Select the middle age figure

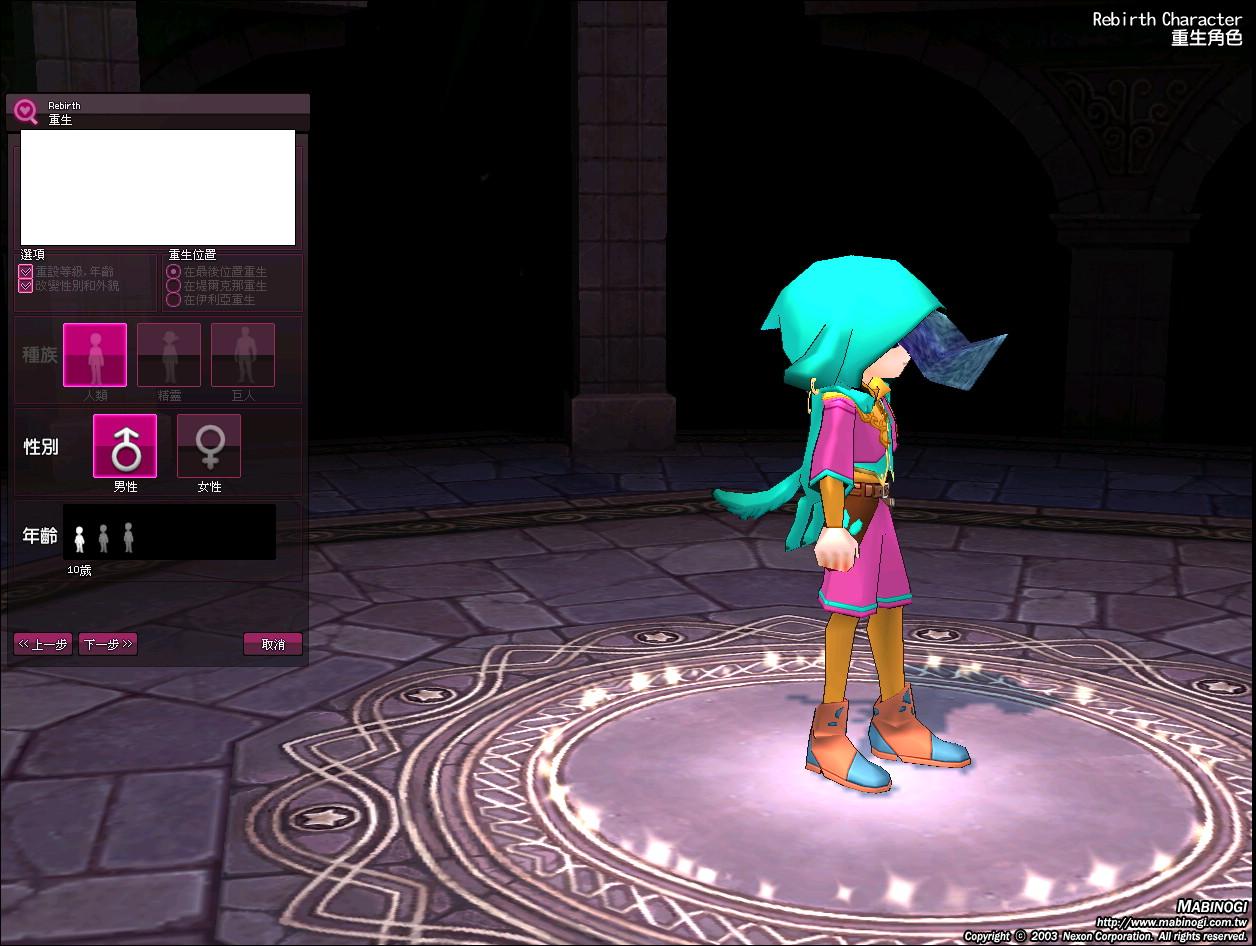(104, 538)
